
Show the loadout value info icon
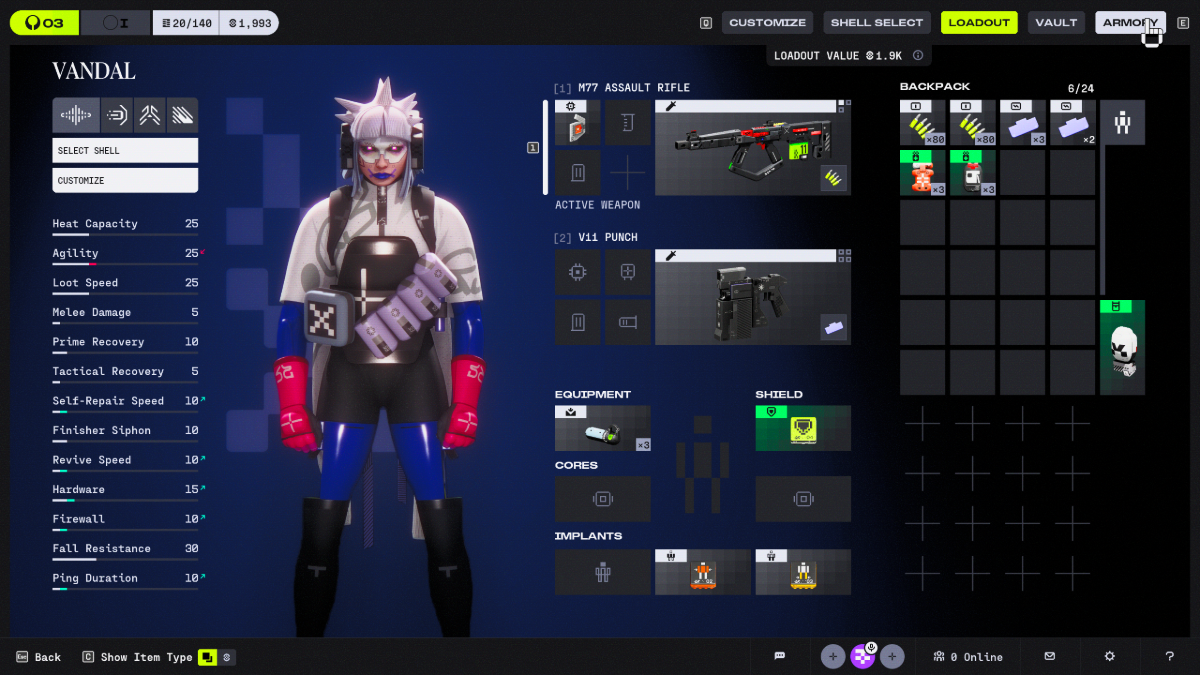917,56
